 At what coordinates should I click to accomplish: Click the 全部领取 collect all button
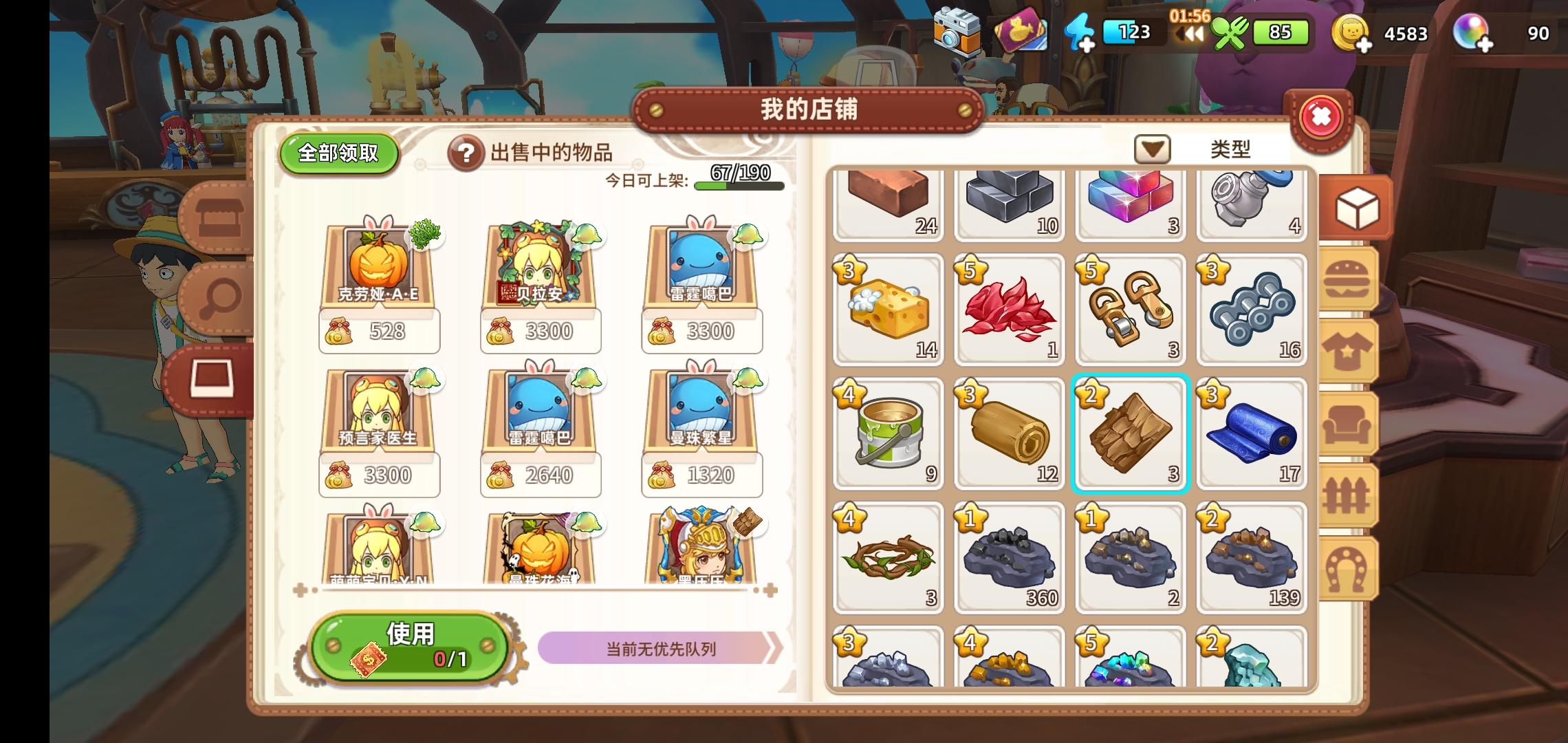click(338, 154)
